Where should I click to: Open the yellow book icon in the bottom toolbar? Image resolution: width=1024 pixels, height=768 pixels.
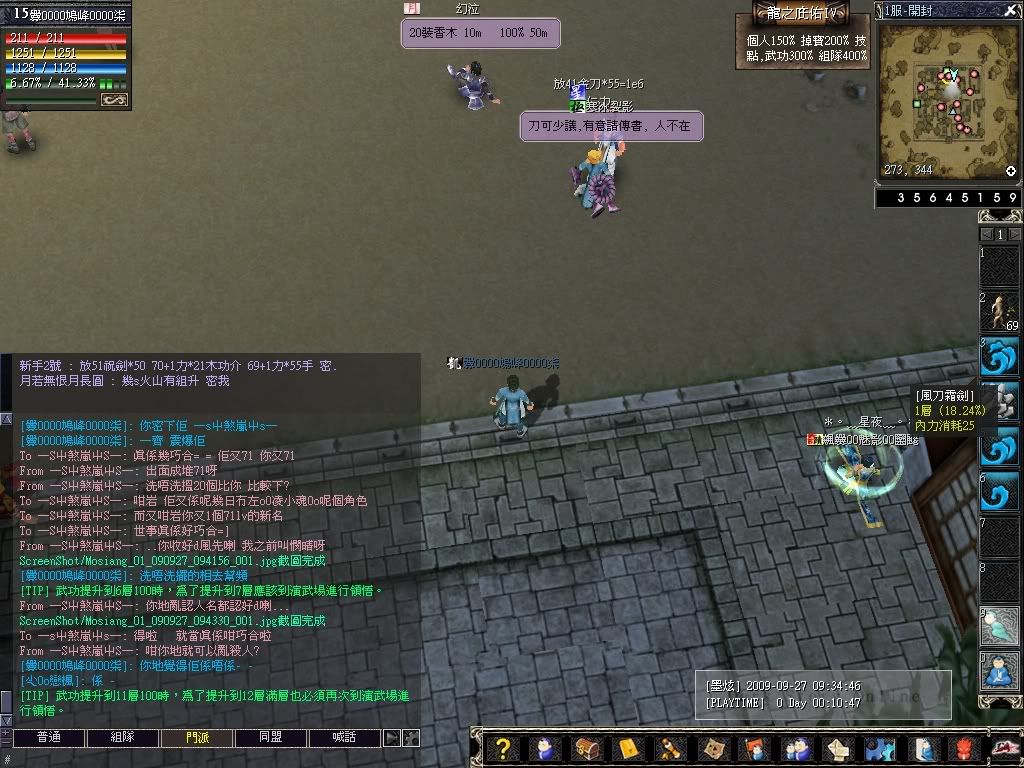(629, 748)
